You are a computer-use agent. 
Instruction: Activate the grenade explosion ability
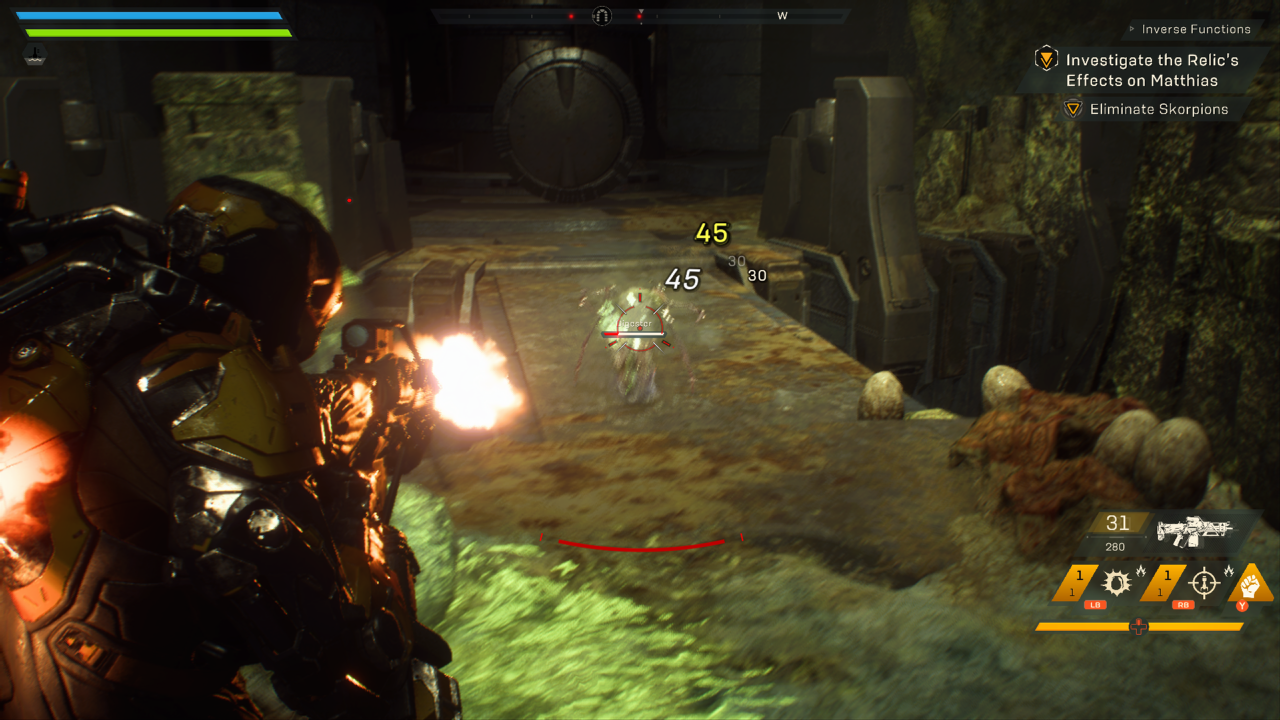(x=1114, y=583)
